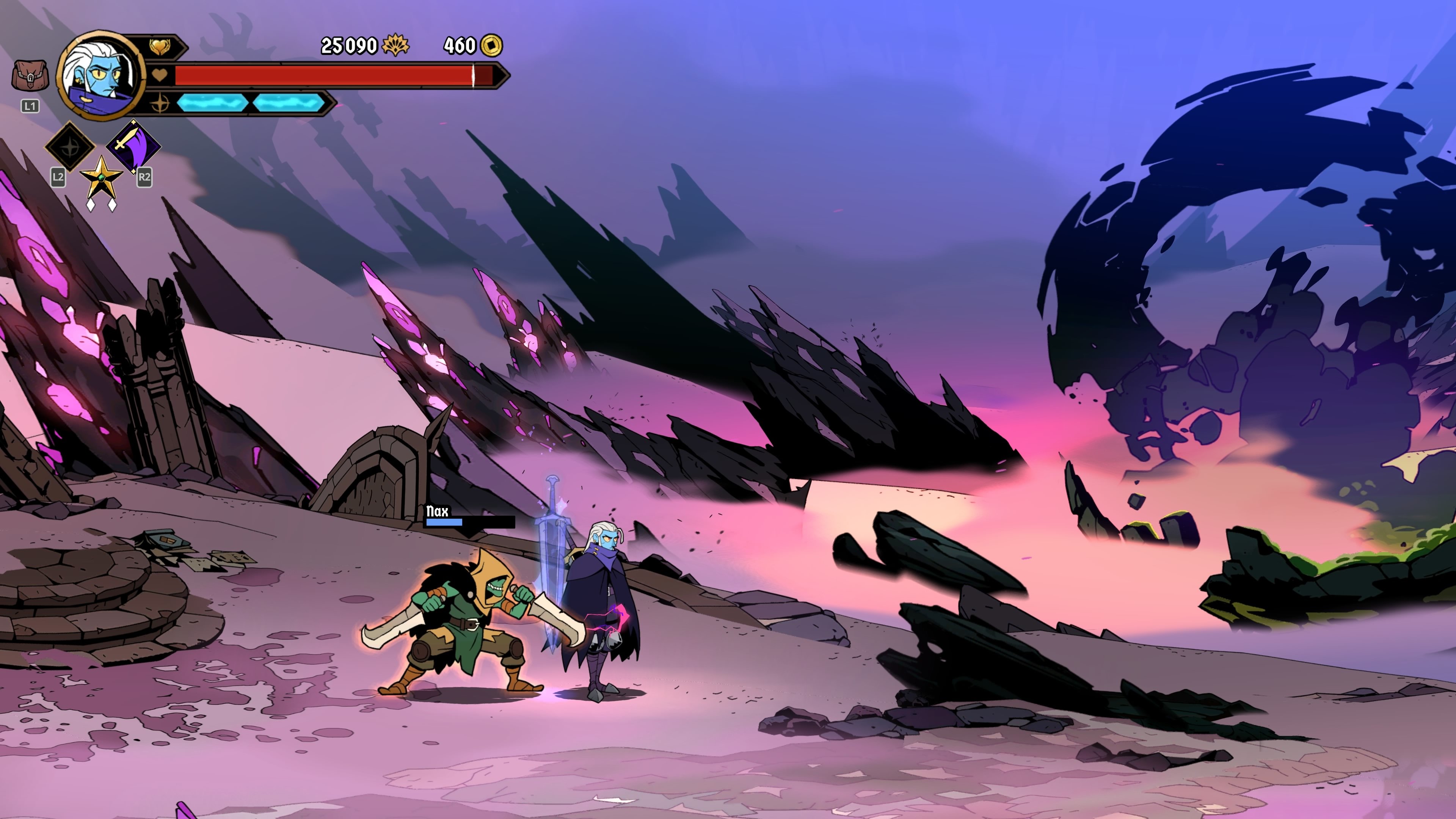The width and height of the screenshot is (1456, 819).
Task: Activate the purple sword slash ability
Action: 133,145
